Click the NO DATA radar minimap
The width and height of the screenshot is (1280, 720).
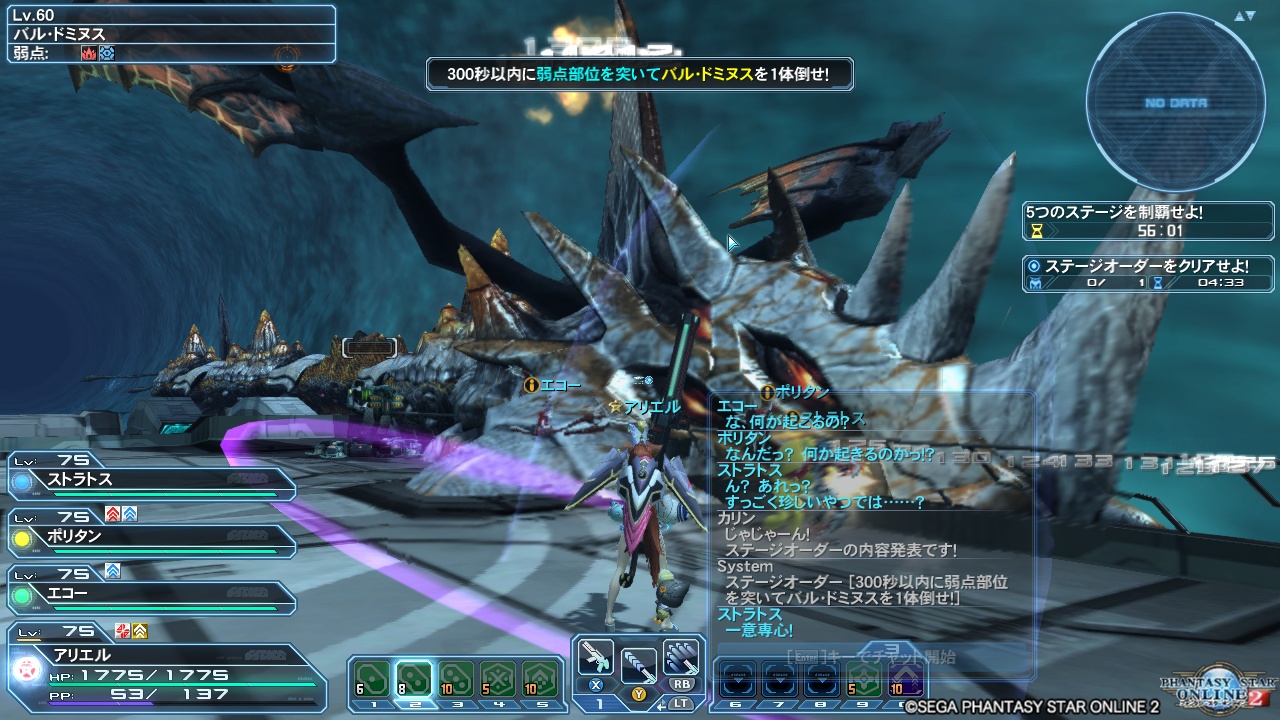pos(1175,100)
